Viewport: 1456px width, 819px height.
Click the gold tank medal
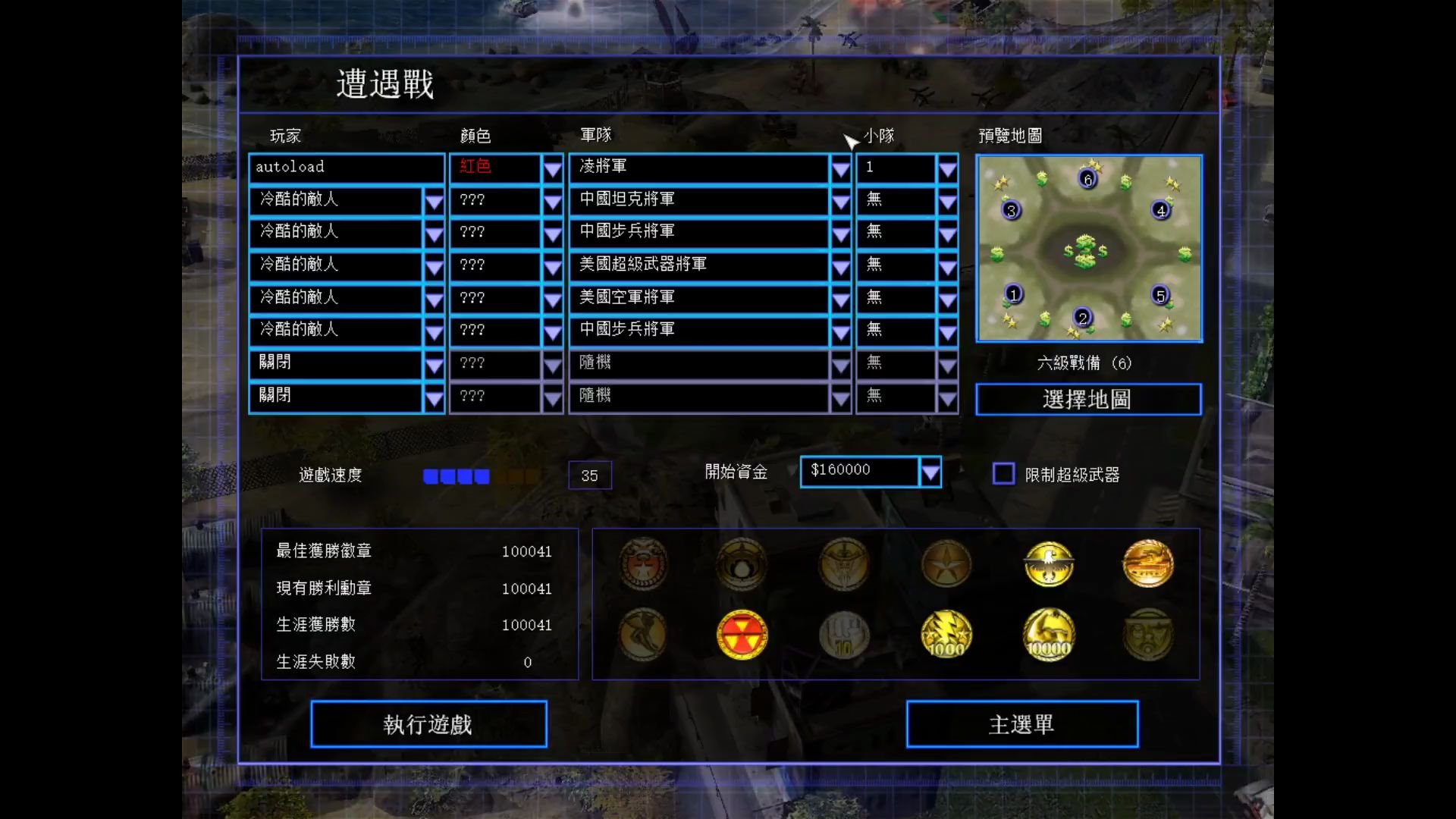1147,563
